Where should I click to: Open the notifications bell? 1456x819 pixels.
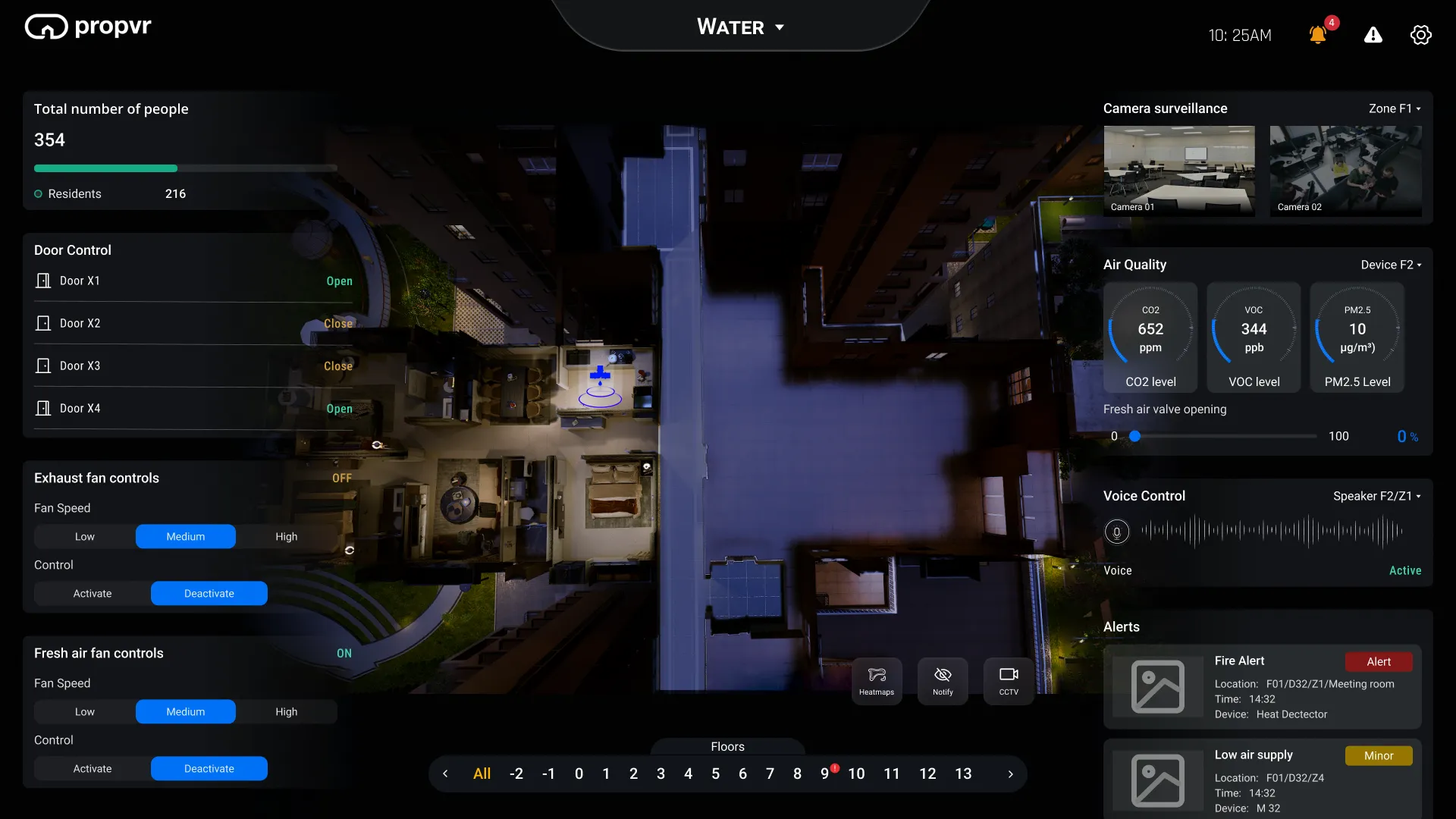(x=1318, y=35)
